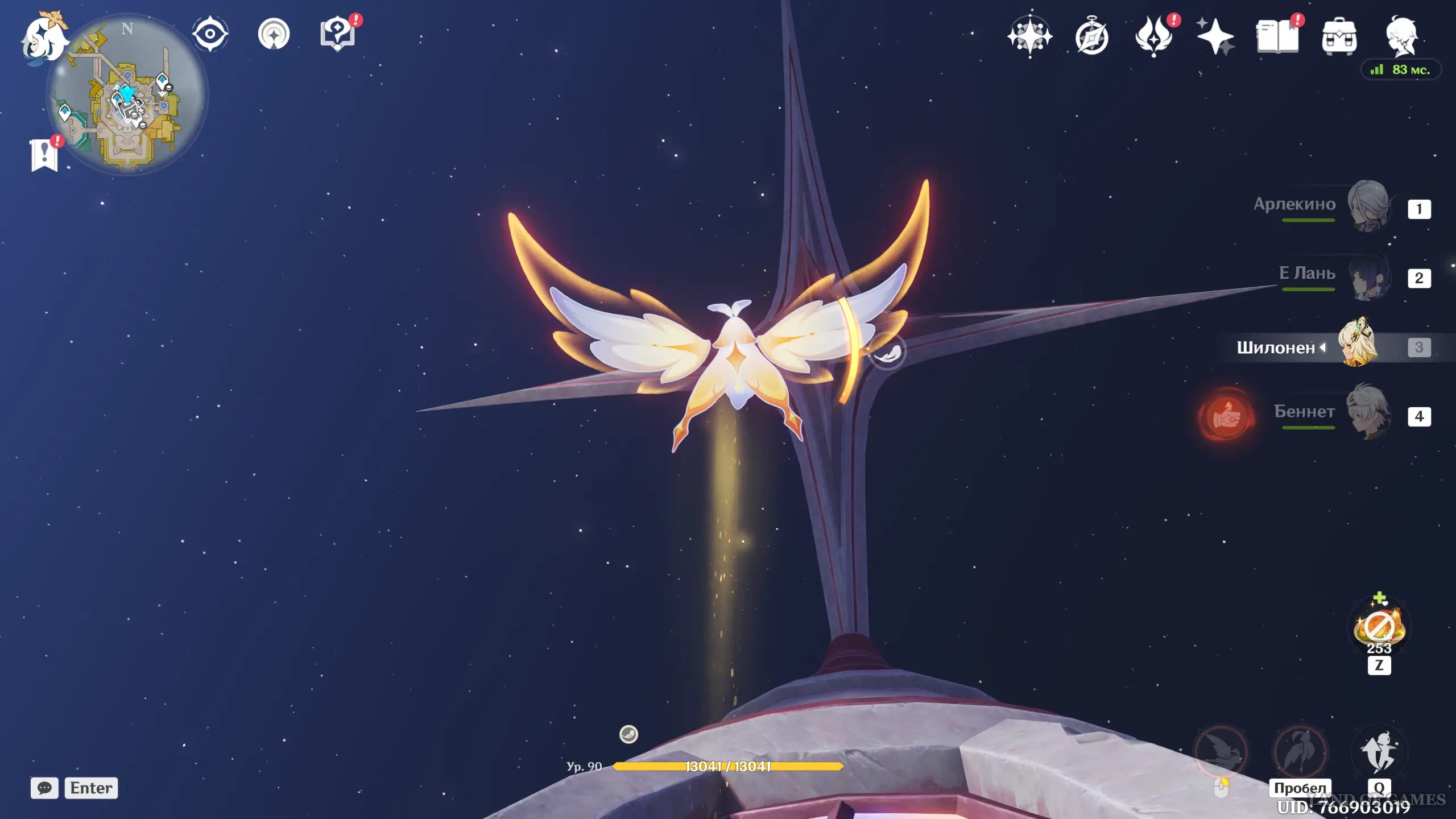1456x819 pixels.
Task: Open the tutorial question mark icon
Action: point(337,34)
